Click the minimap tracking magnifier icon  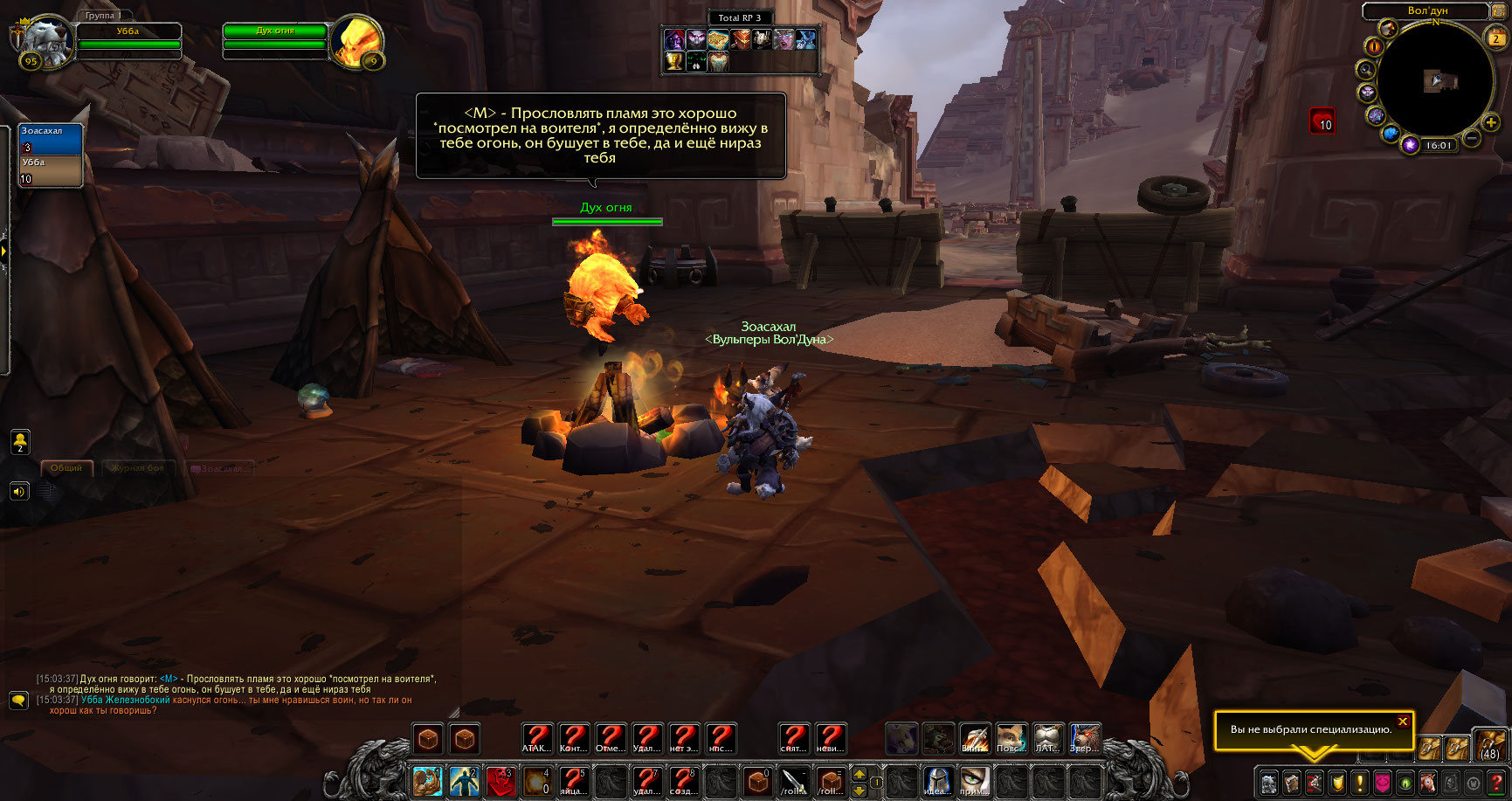point(1364,69)
